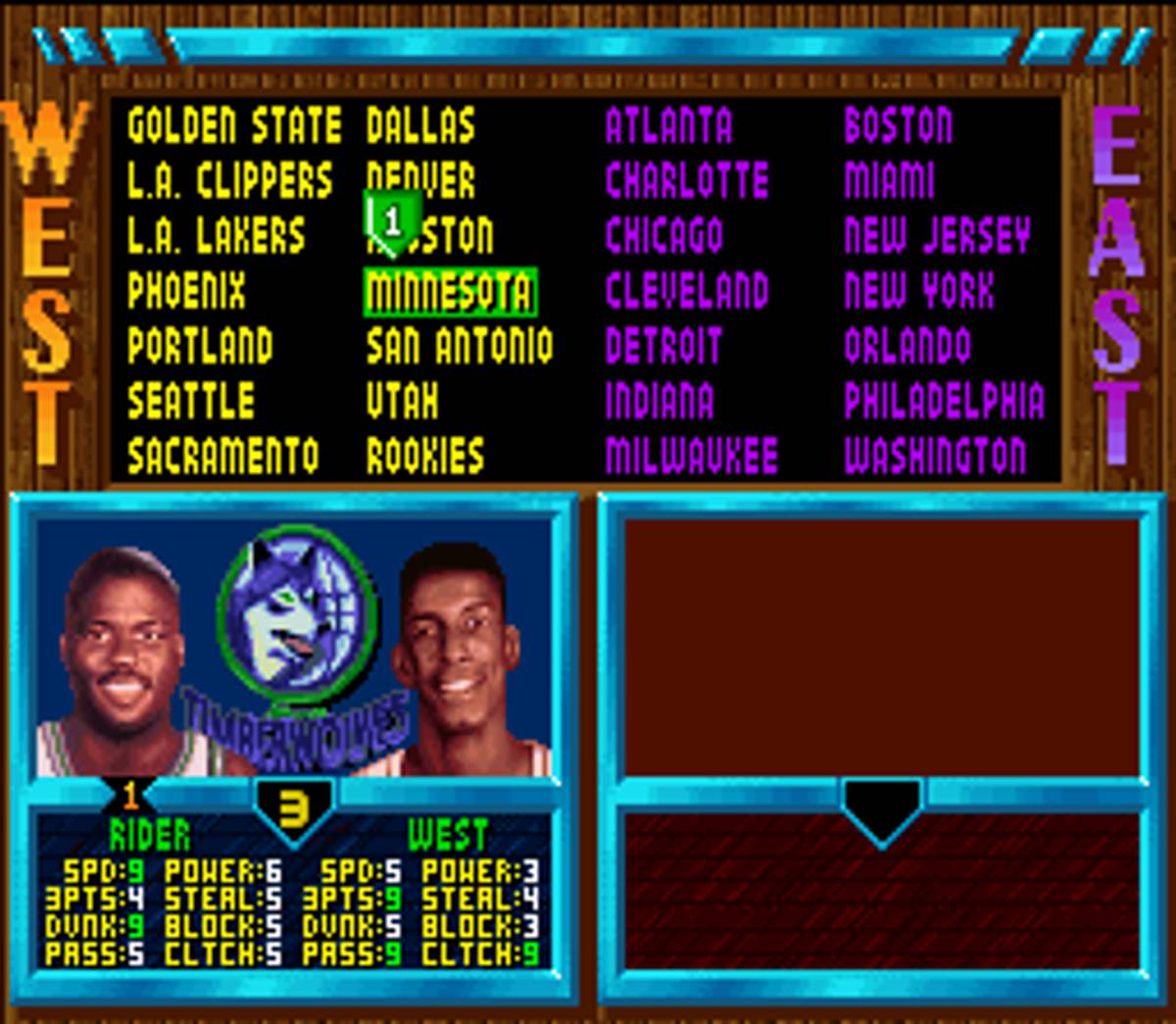
Task: Select the Orlando team entry
Action: click(907, 347)
